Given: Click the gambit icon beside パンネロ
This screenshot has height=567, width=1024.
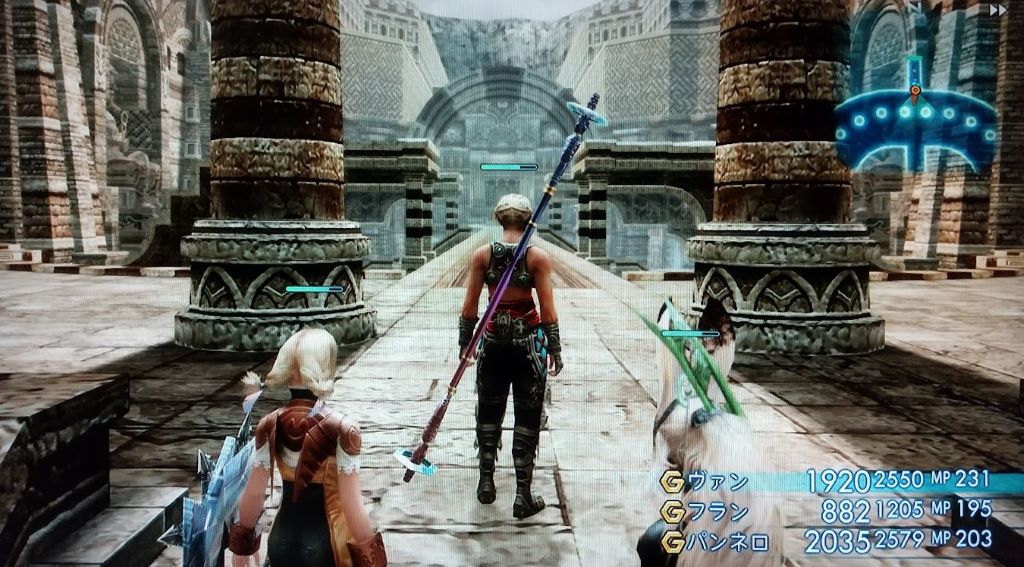Looking at the screenshot, I should click(671, 540).
